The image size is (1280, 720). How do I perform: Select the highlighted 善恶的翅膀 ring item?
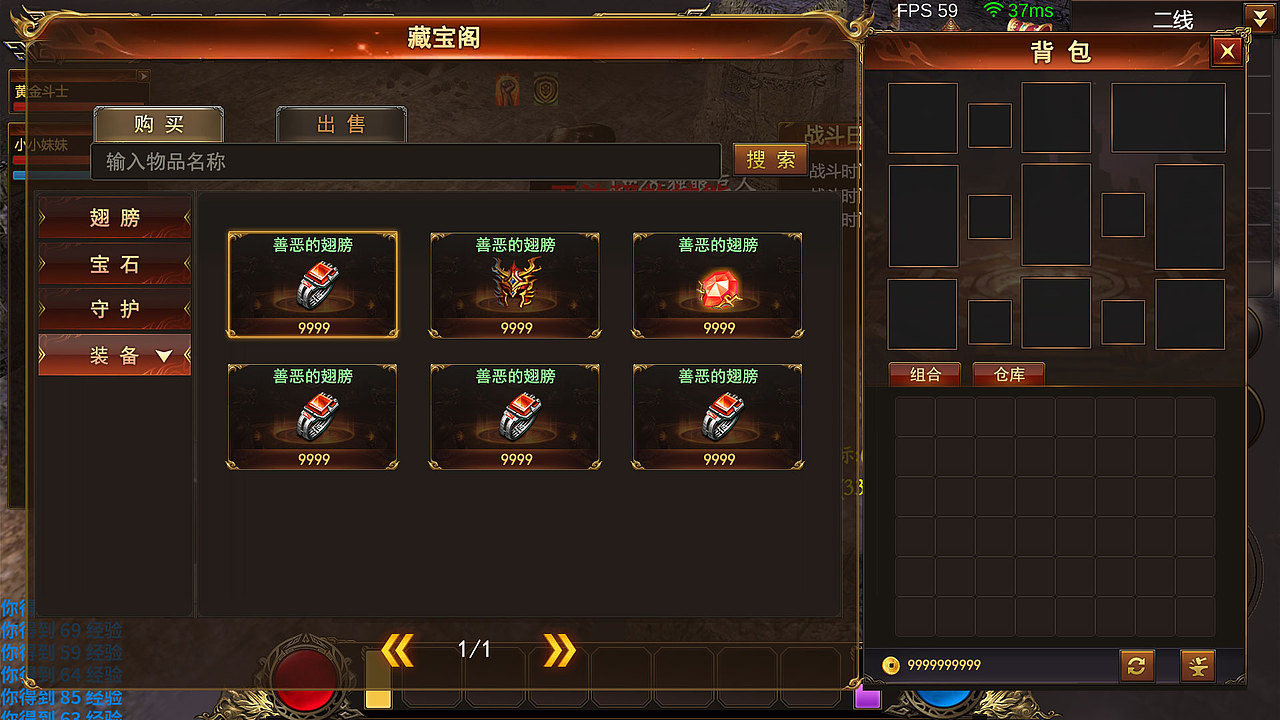[x=313, y=283]
